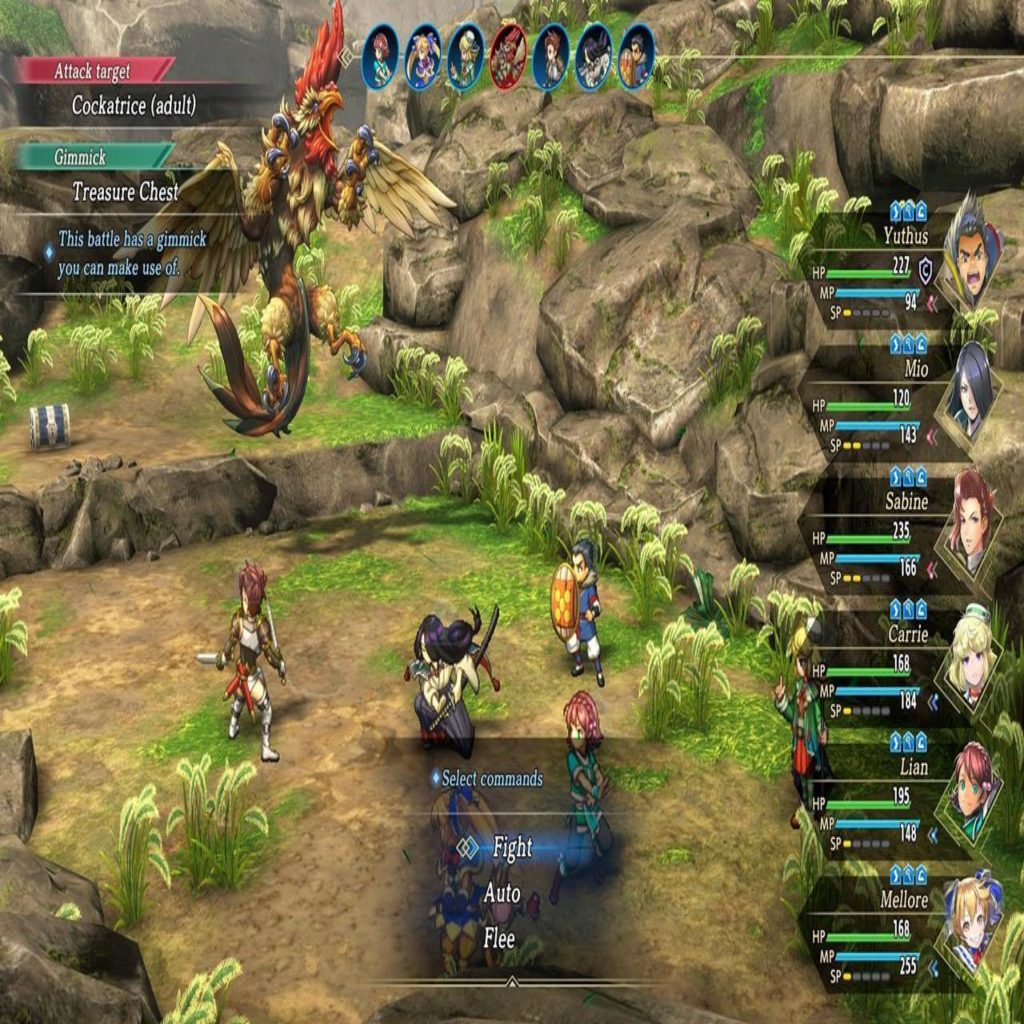Select Lian's portrait in turn order
The image size is (1024, 1024).
point(380,57)
